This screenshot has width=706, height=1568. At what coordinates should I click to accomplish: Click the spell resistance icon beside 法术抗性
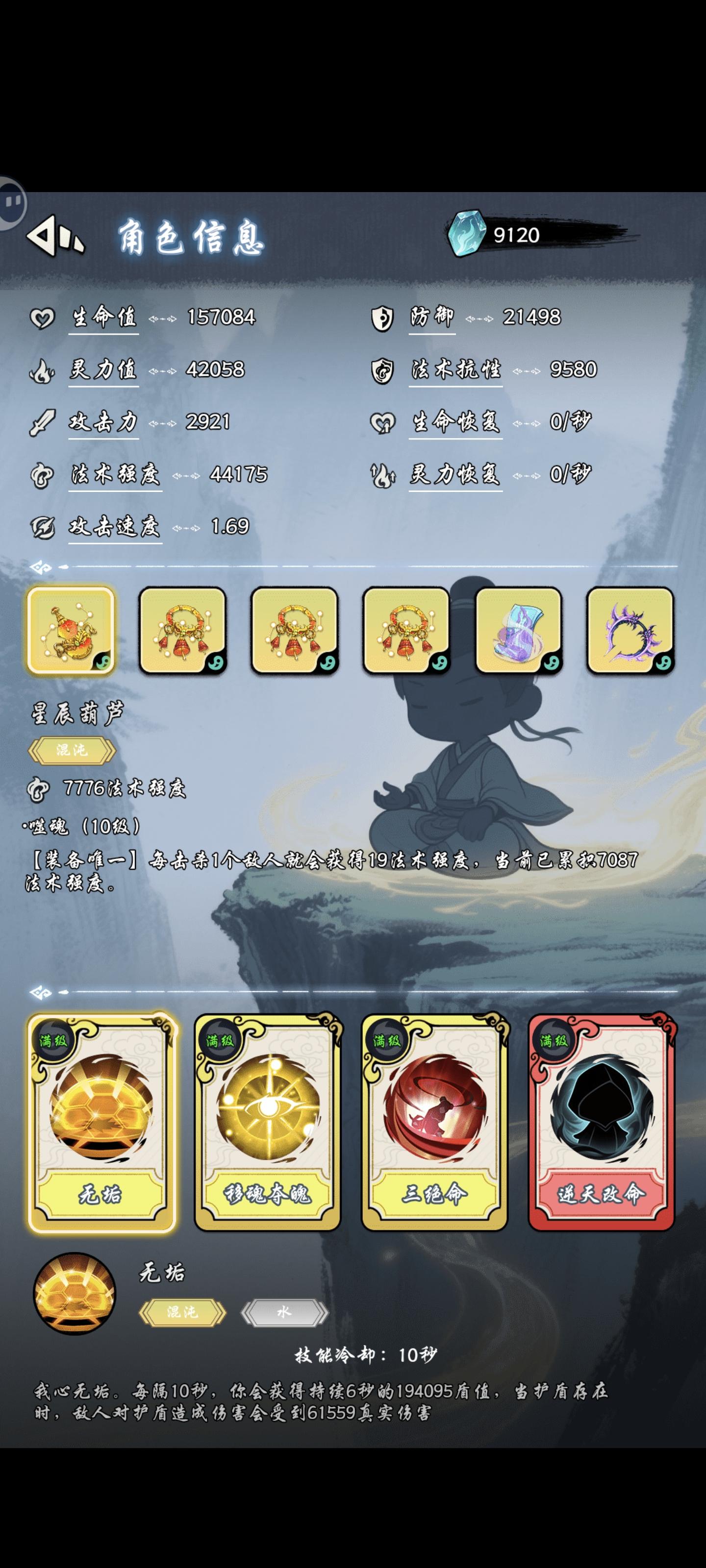382,370
